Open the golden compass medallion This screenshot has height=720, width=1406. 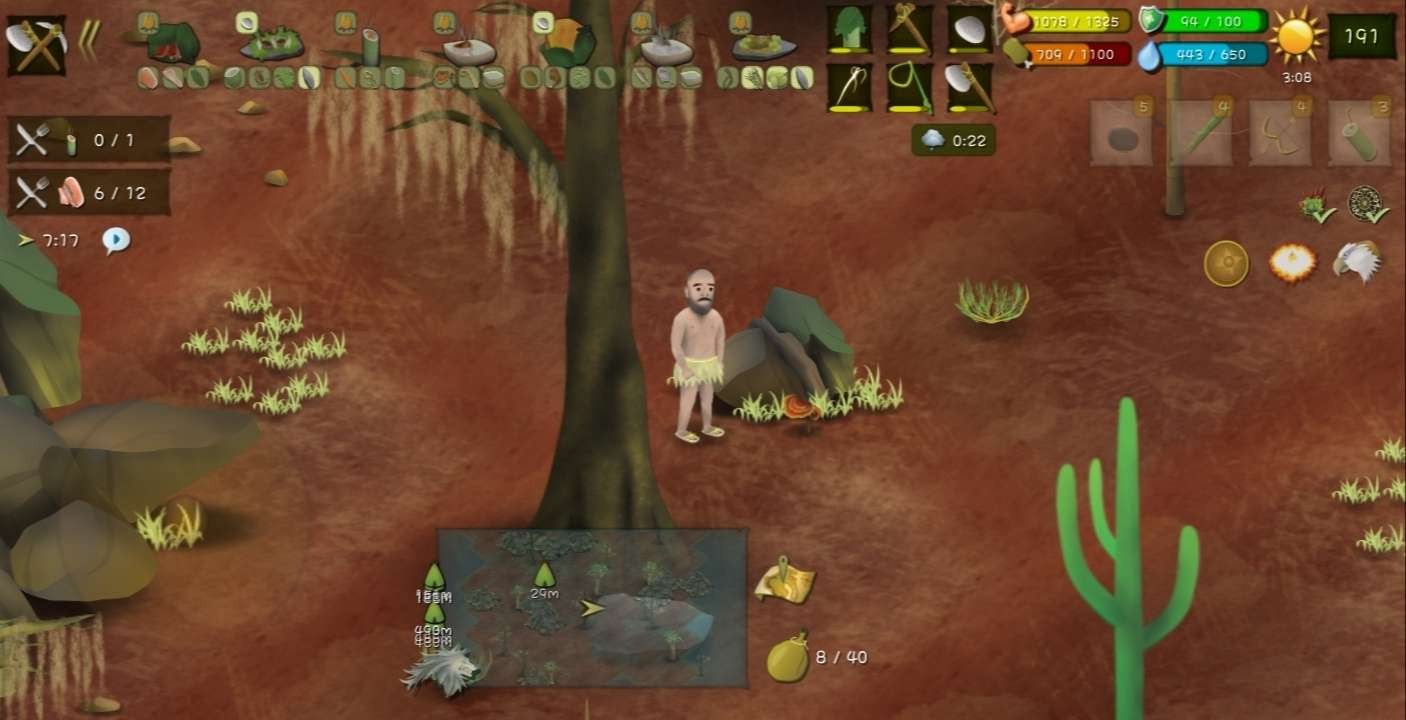[x=1225, y=263]
